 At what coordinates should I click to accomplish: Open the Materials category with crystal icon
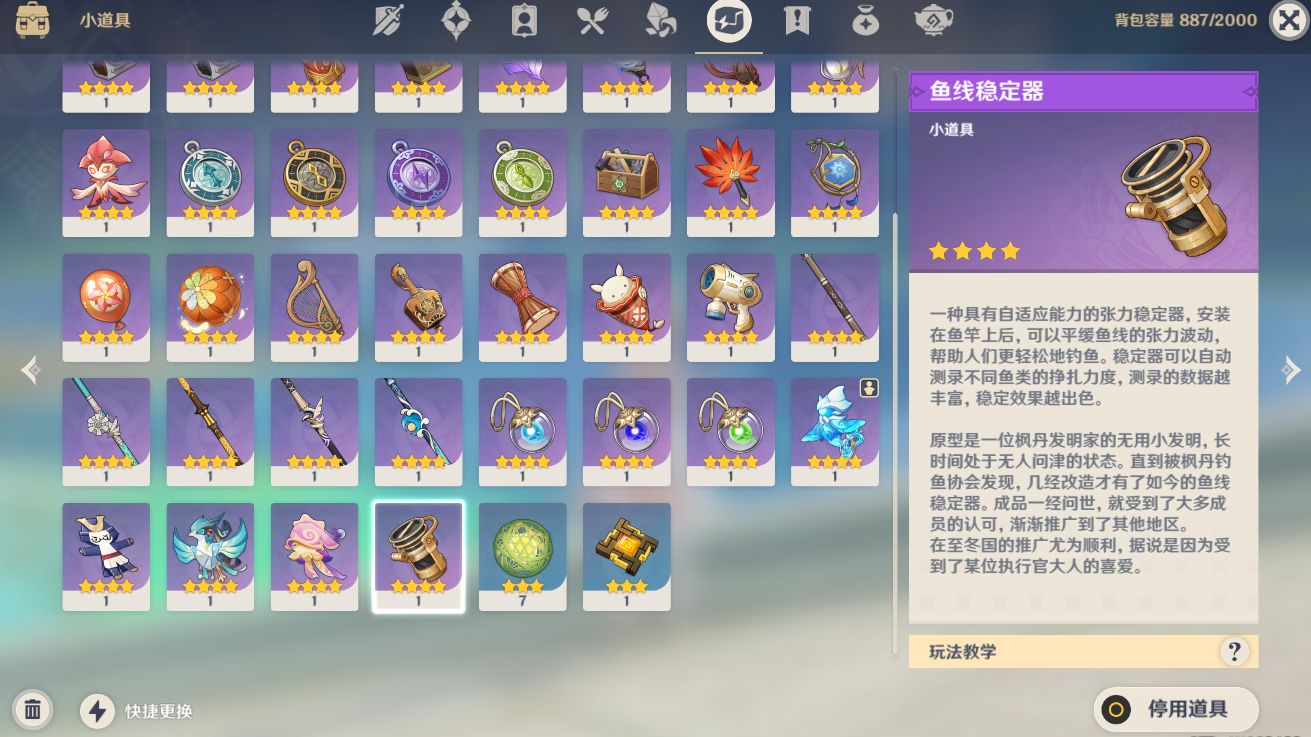point(659,22)
